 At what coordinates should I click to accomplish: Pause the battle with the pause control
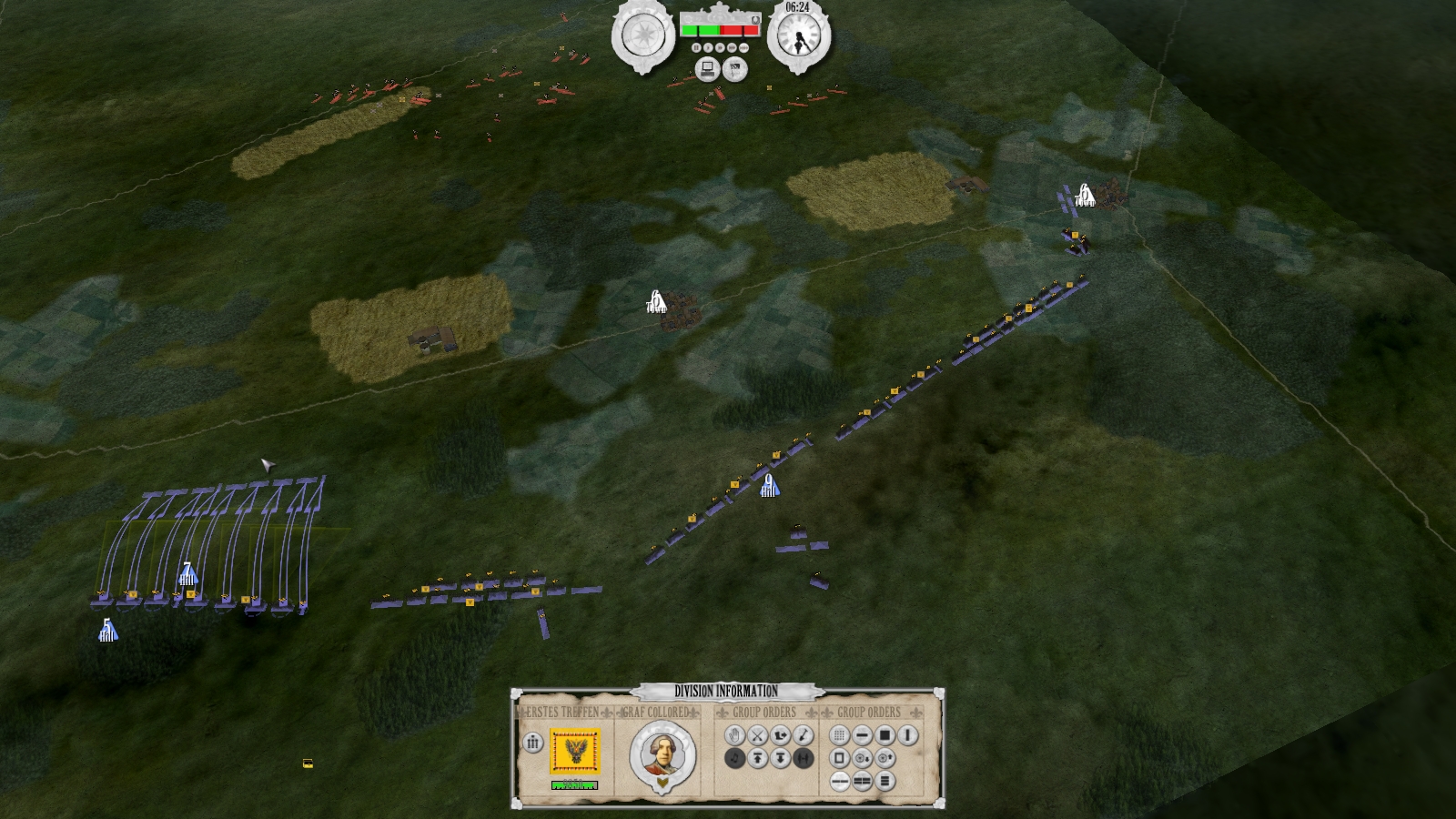(696, 47)
